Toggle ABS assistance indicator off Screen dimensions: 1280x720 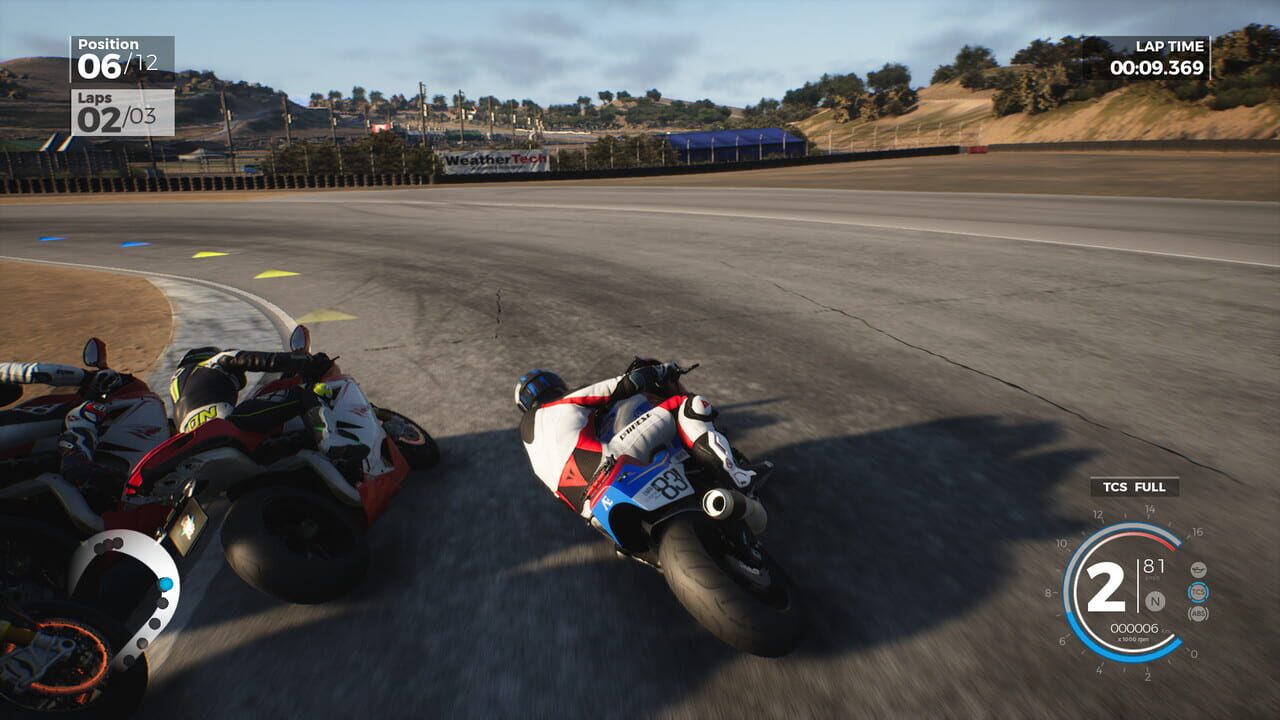click(x=1198, y=613)
